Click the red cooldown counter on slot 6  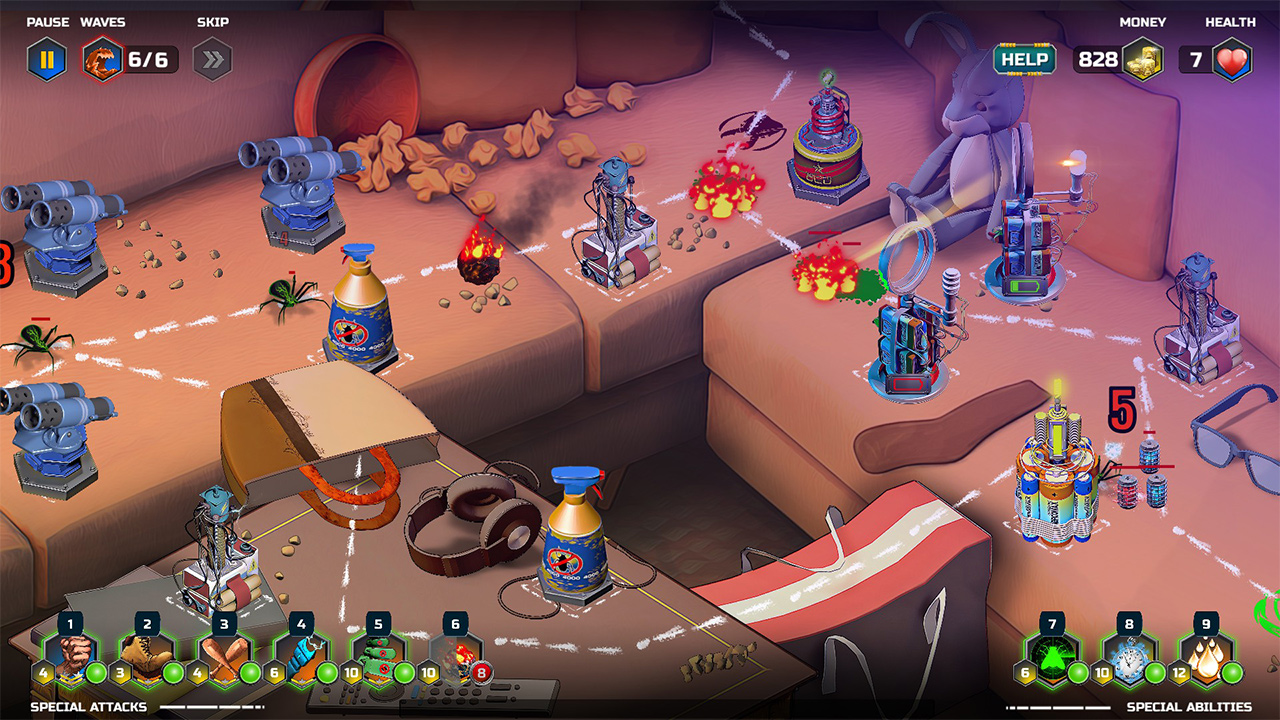coord(481,672)
